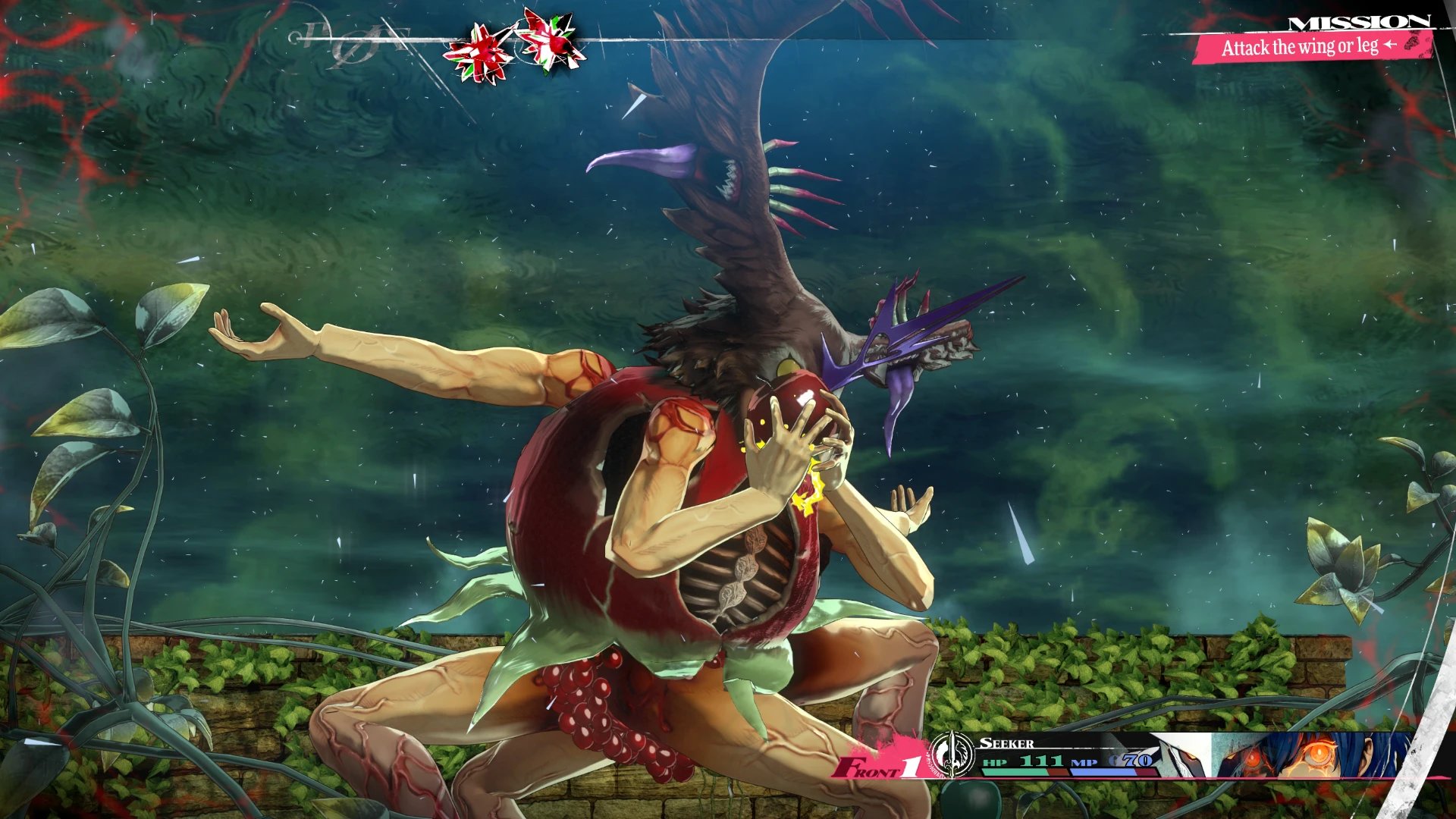The width and height of the screenshot is (1456, 819).
Task: Select the Seeker party member status panel
Action: [x=1069, y=756]
